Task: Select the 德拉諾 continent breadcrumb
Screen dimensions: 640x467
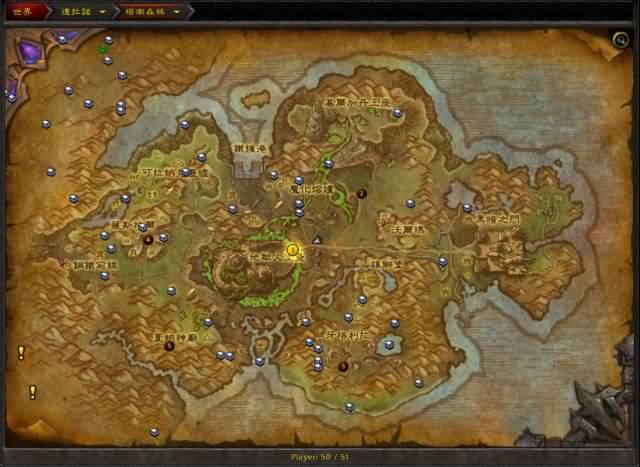Action: click(74, 12)
